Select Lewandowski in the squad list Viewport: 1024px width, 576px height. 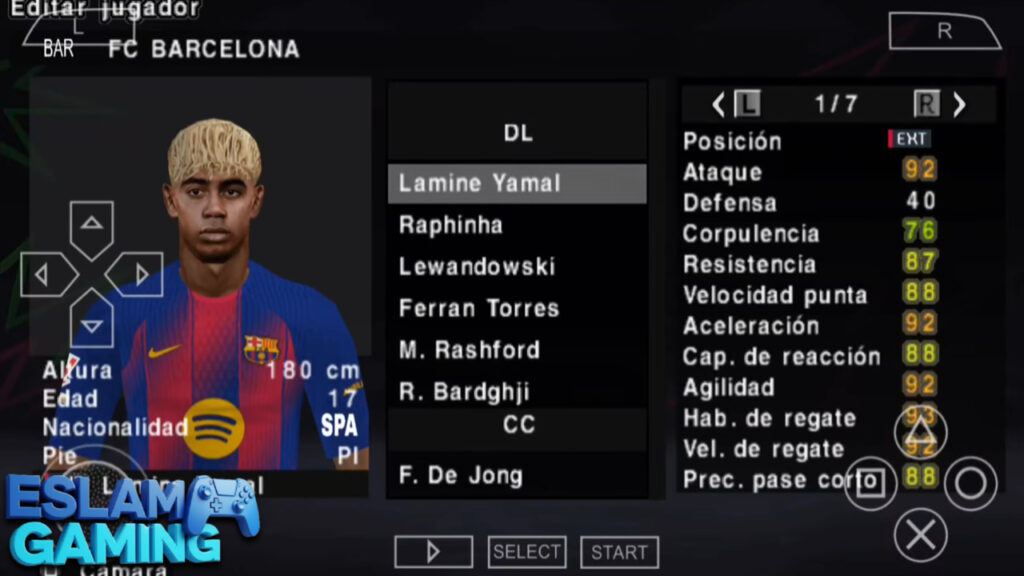pyautogui.click(x=516, y=267)
